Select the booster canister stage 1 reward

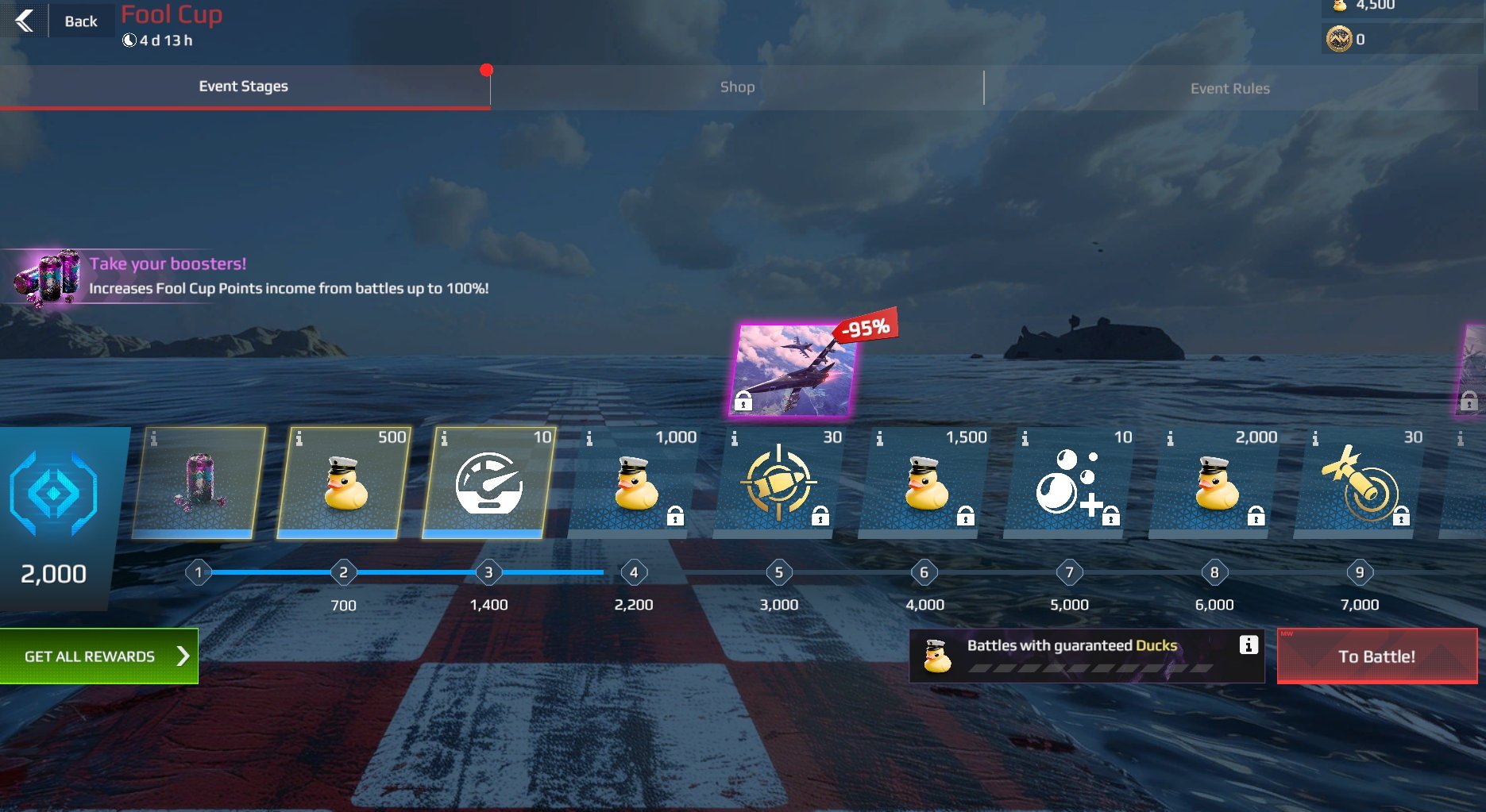tap(199, 483)
